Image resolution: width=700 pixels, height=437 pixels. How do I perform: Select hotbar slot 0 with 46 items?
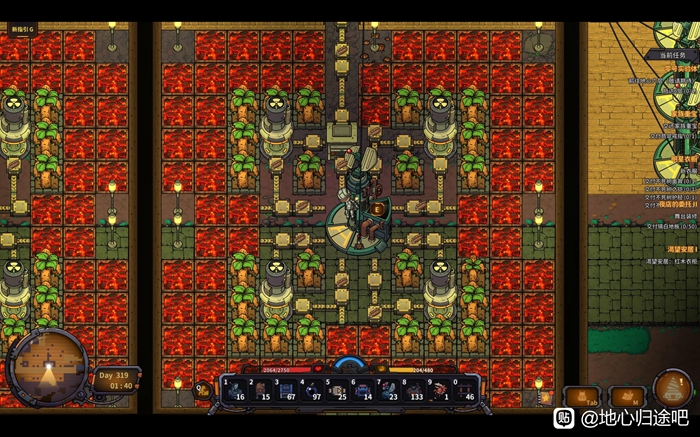(x=468, y=389)
